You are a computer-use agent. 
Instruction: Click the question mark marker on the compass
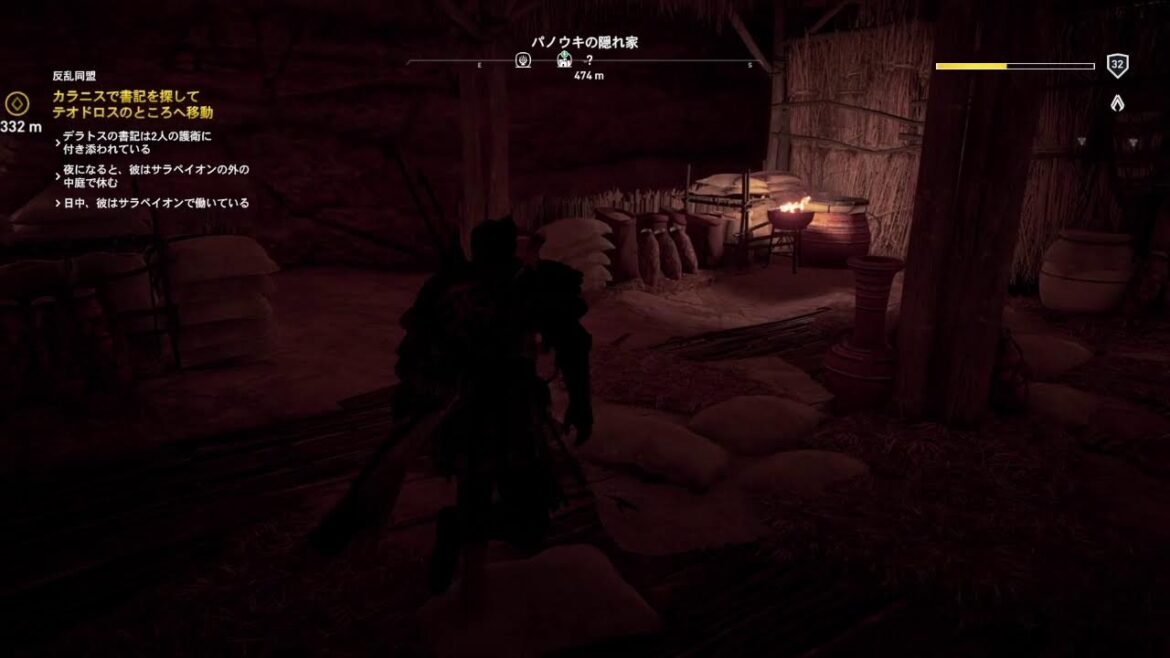pyautogui.click(x=589, y=61)
